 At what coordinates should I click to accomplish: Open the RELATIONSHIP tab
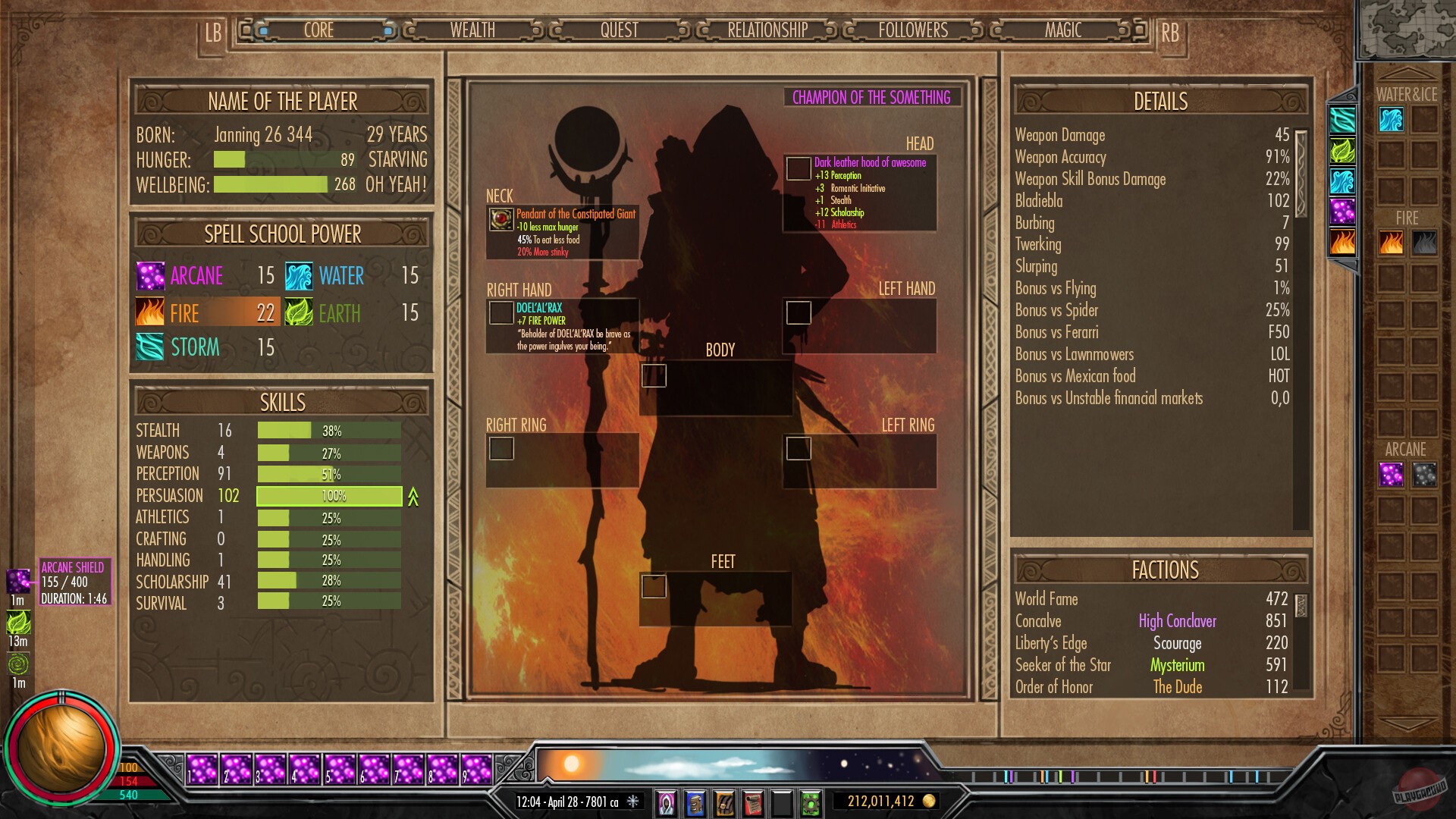tap(766, 30)
